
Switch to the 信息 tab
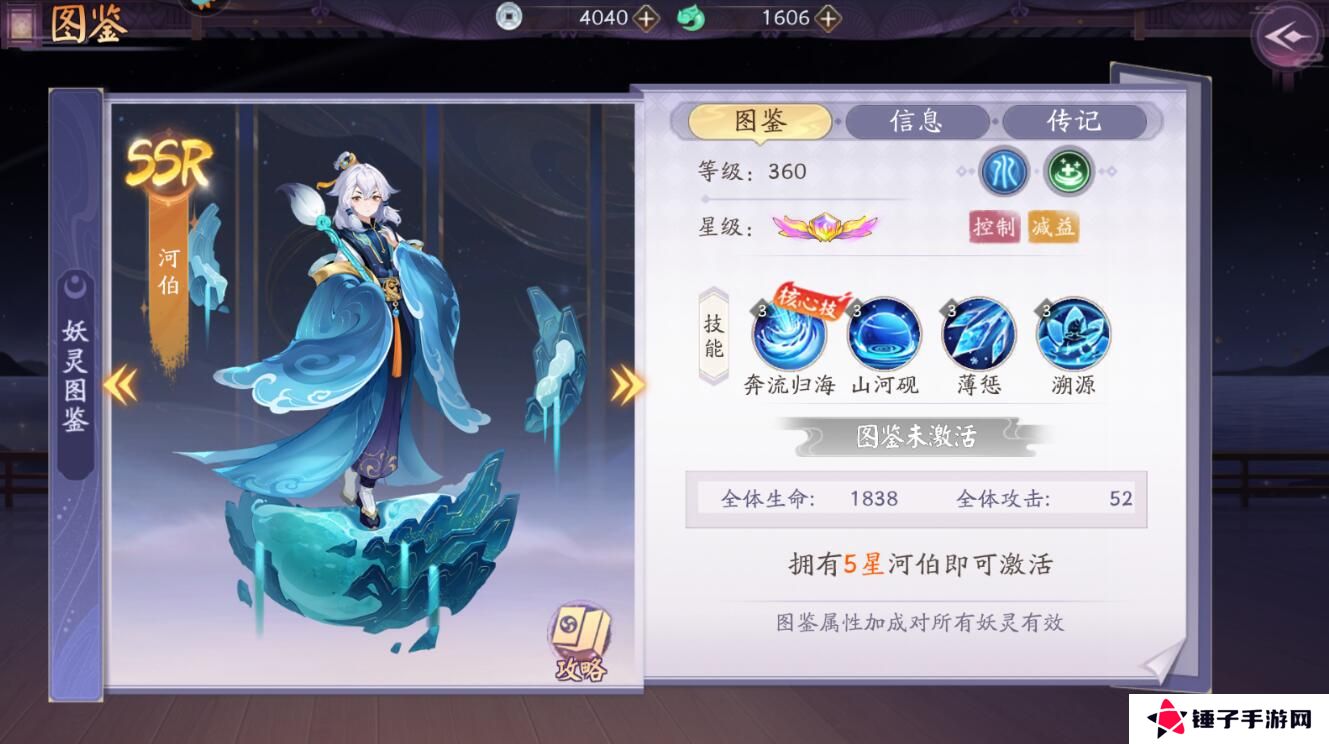[917, 121]
